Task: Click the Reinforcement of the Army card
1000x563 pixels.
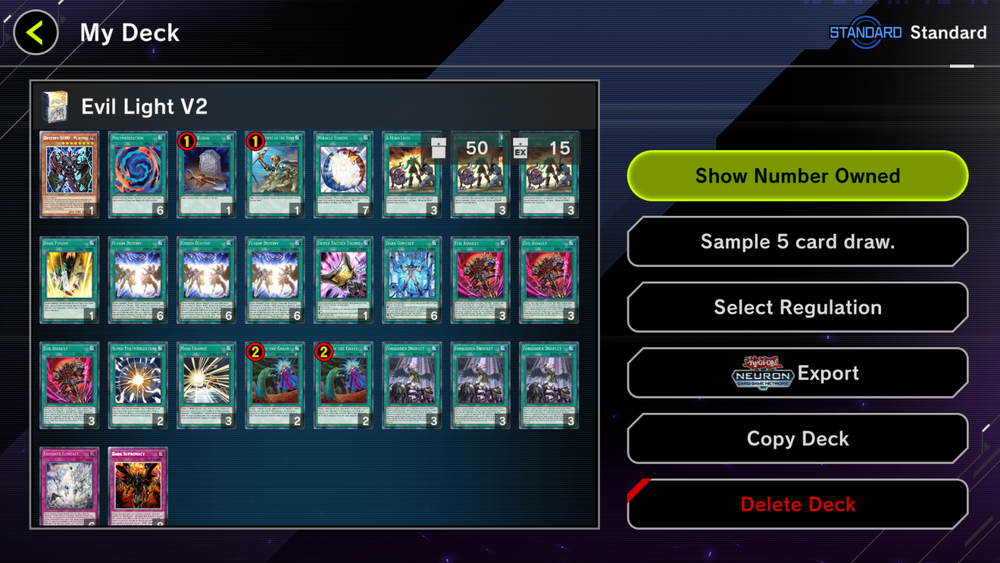Action: (x=275, y=174)
